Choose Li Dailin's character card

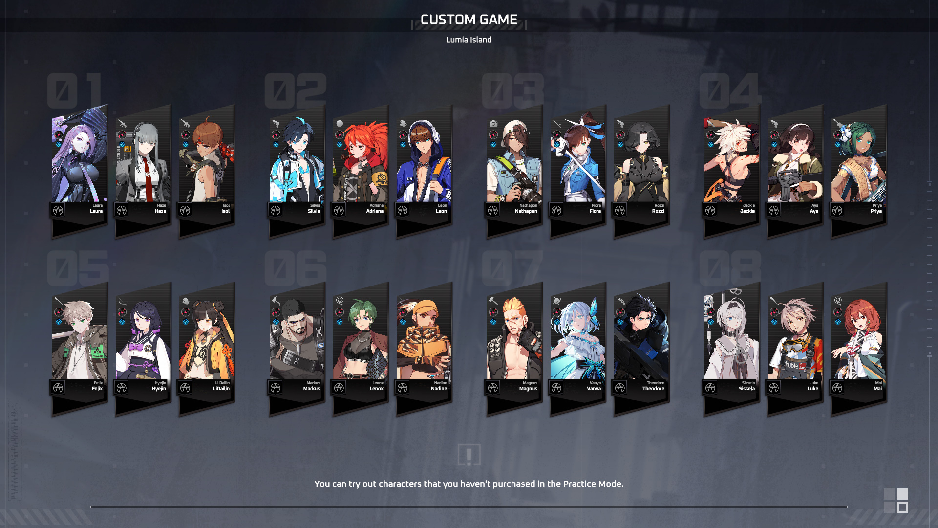tap(206, 342)
